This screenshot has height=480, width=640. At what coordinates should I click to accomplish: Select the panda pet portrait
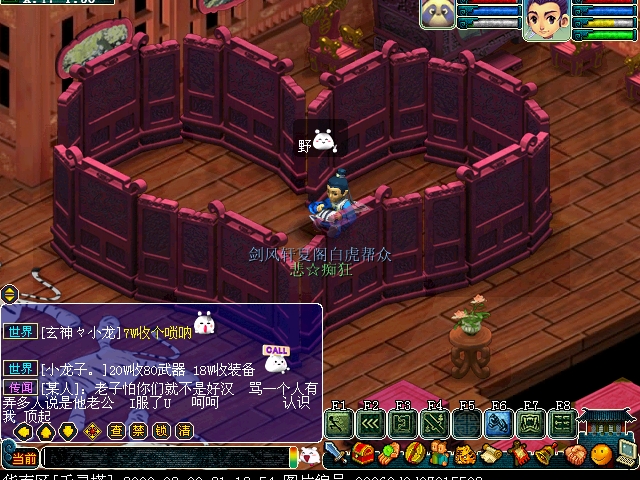pyautogui.click(x=438, y=15)
